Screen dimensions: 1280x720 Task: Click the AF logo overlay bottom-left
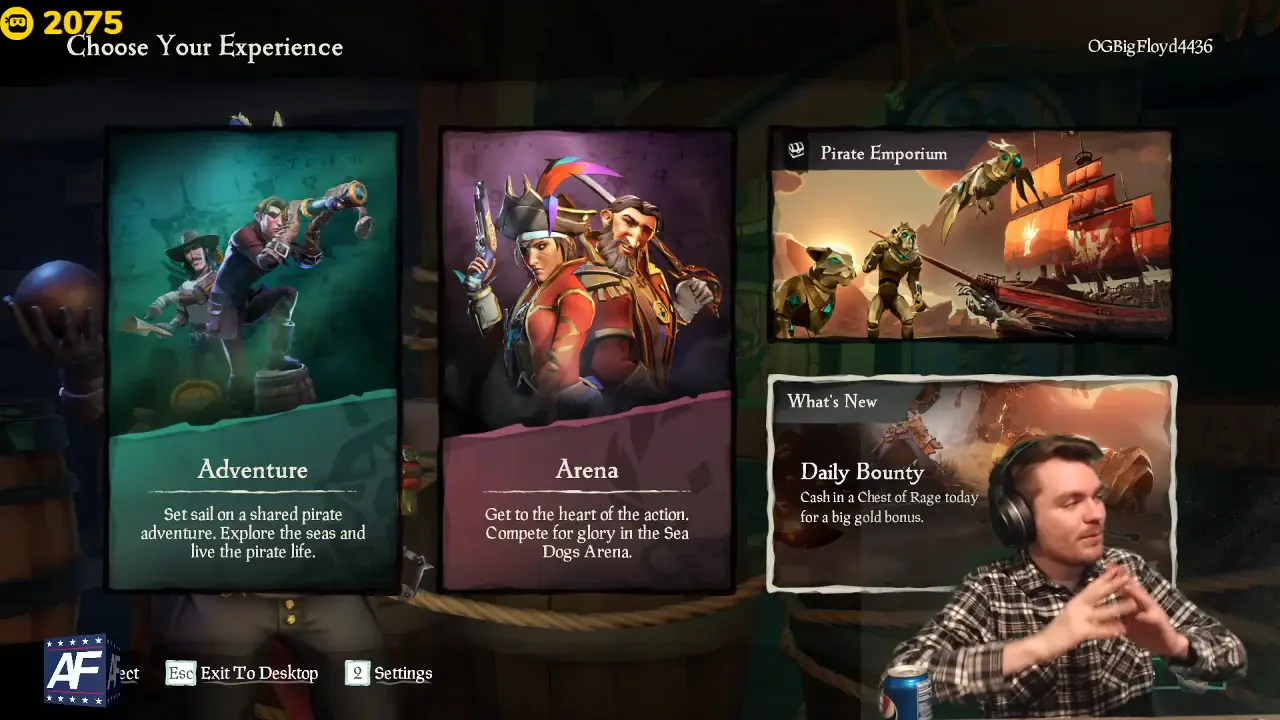pos(75,669)
